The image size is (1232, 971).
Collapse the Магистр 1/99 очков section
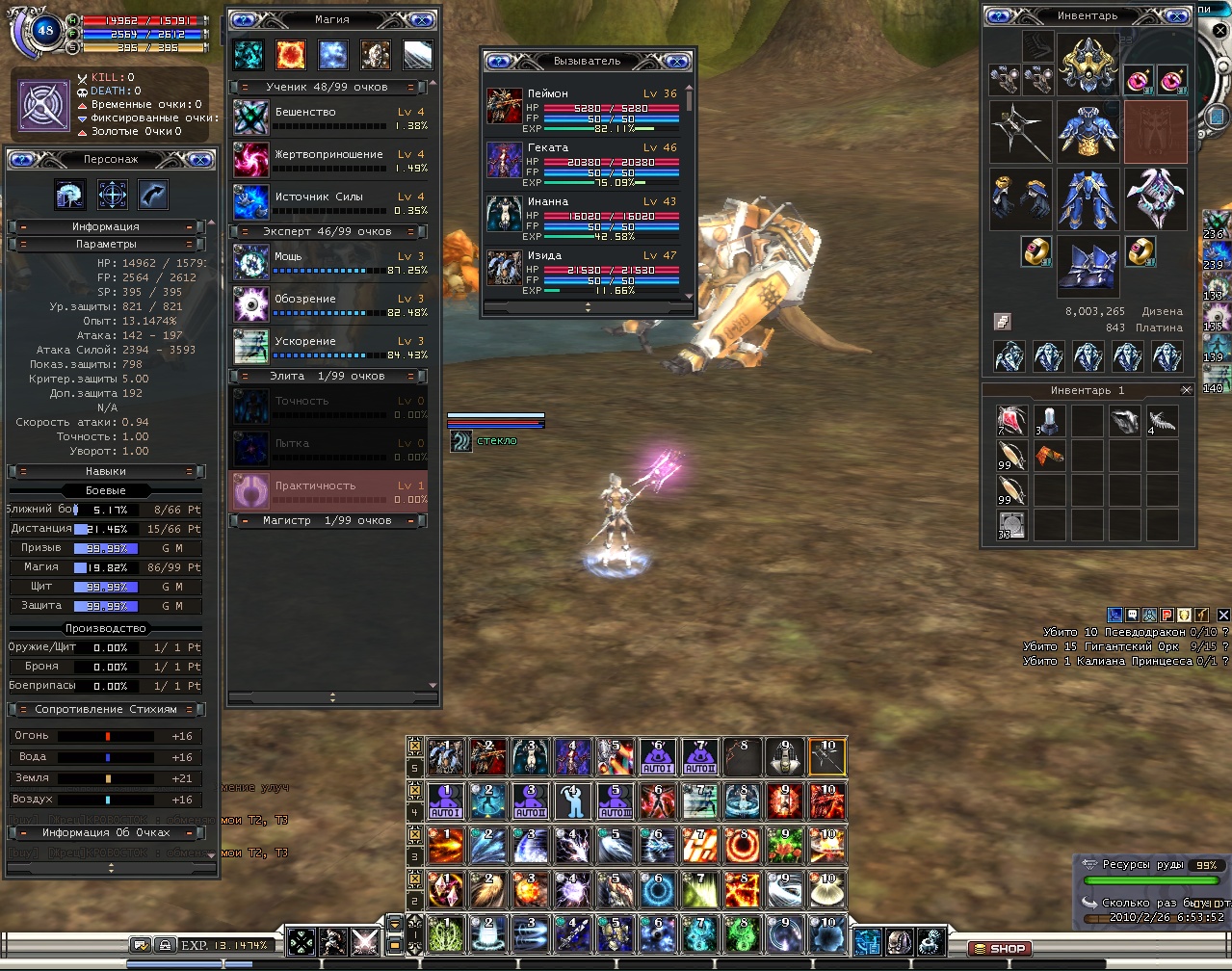pos(328,521)
